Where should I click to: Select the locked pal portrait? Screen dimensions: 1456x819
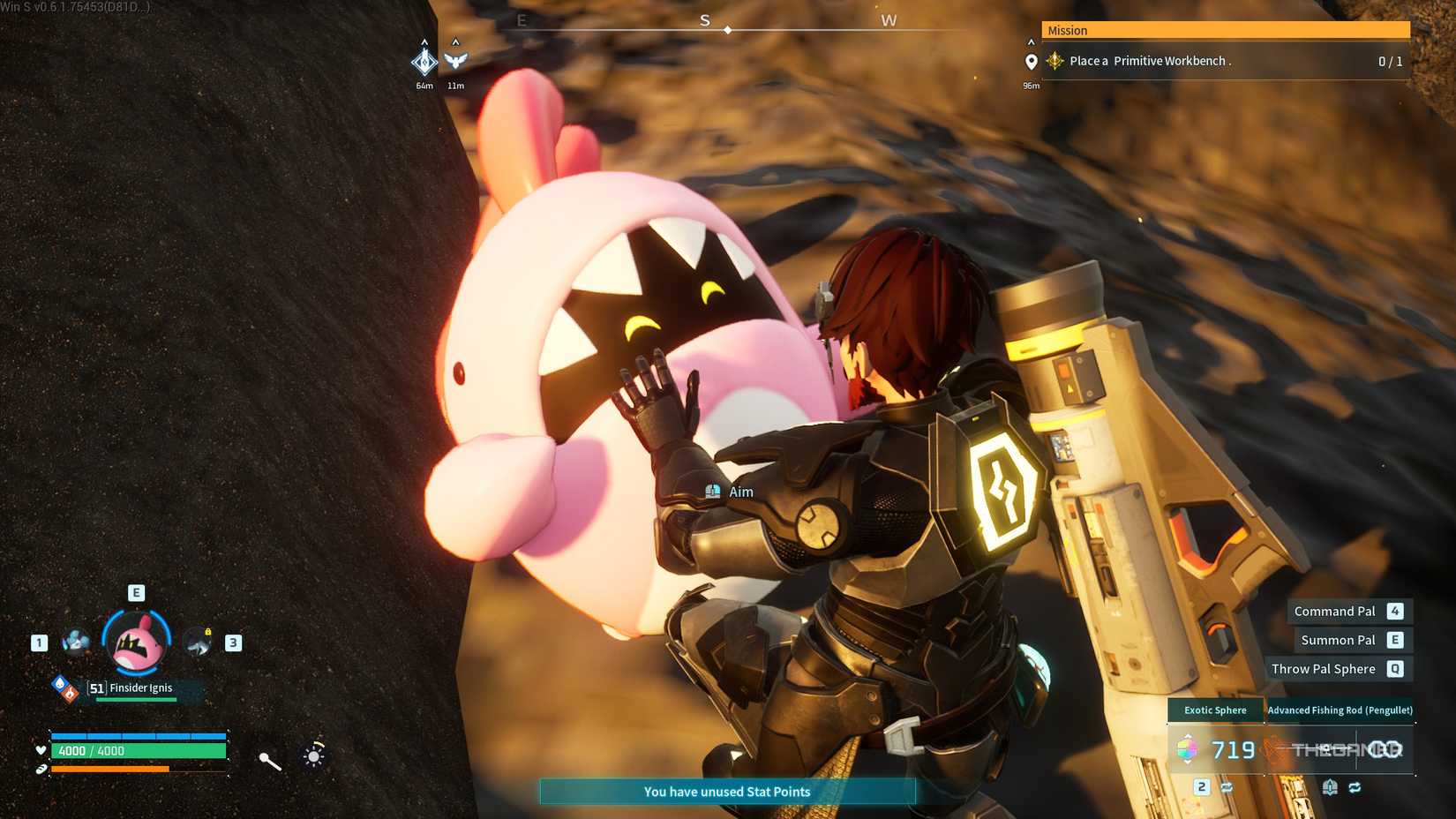[x=198, y=642]
